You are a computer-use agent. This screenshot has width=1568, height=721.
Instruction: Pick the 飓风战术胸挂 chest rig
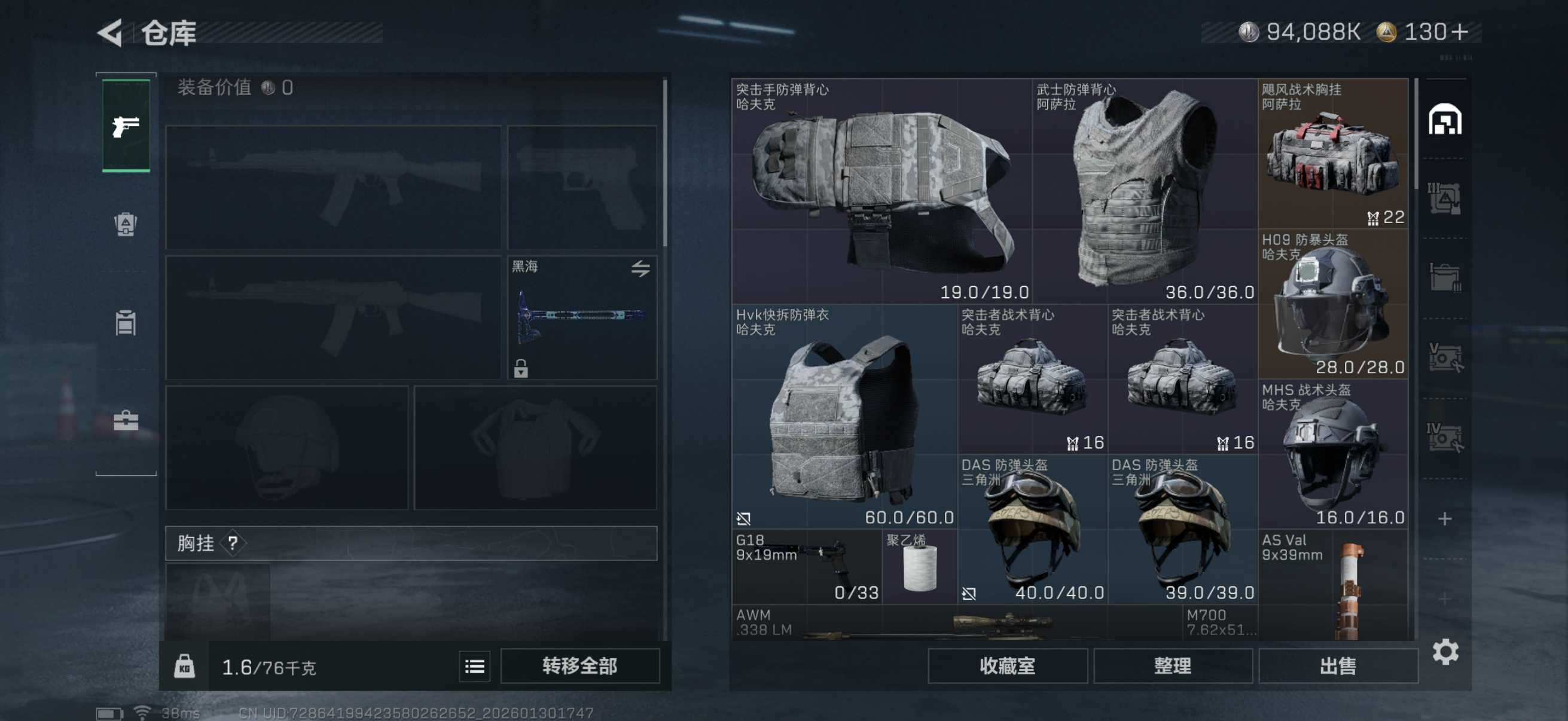pyautogui.click(x=1332, y=153)
